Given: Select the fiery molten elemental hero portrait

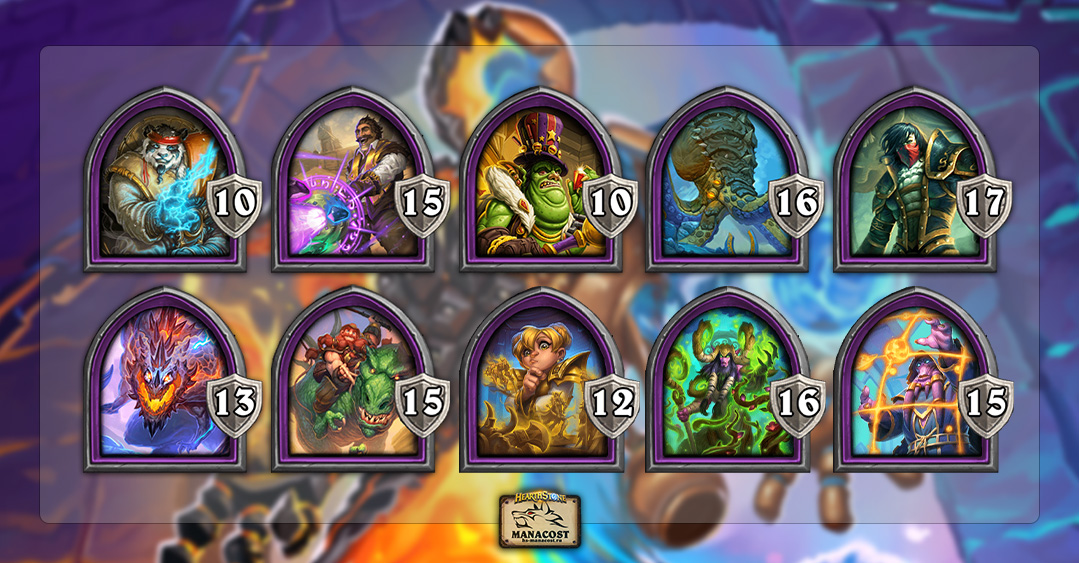Looking at the screenshot, I should click(164, 385).
